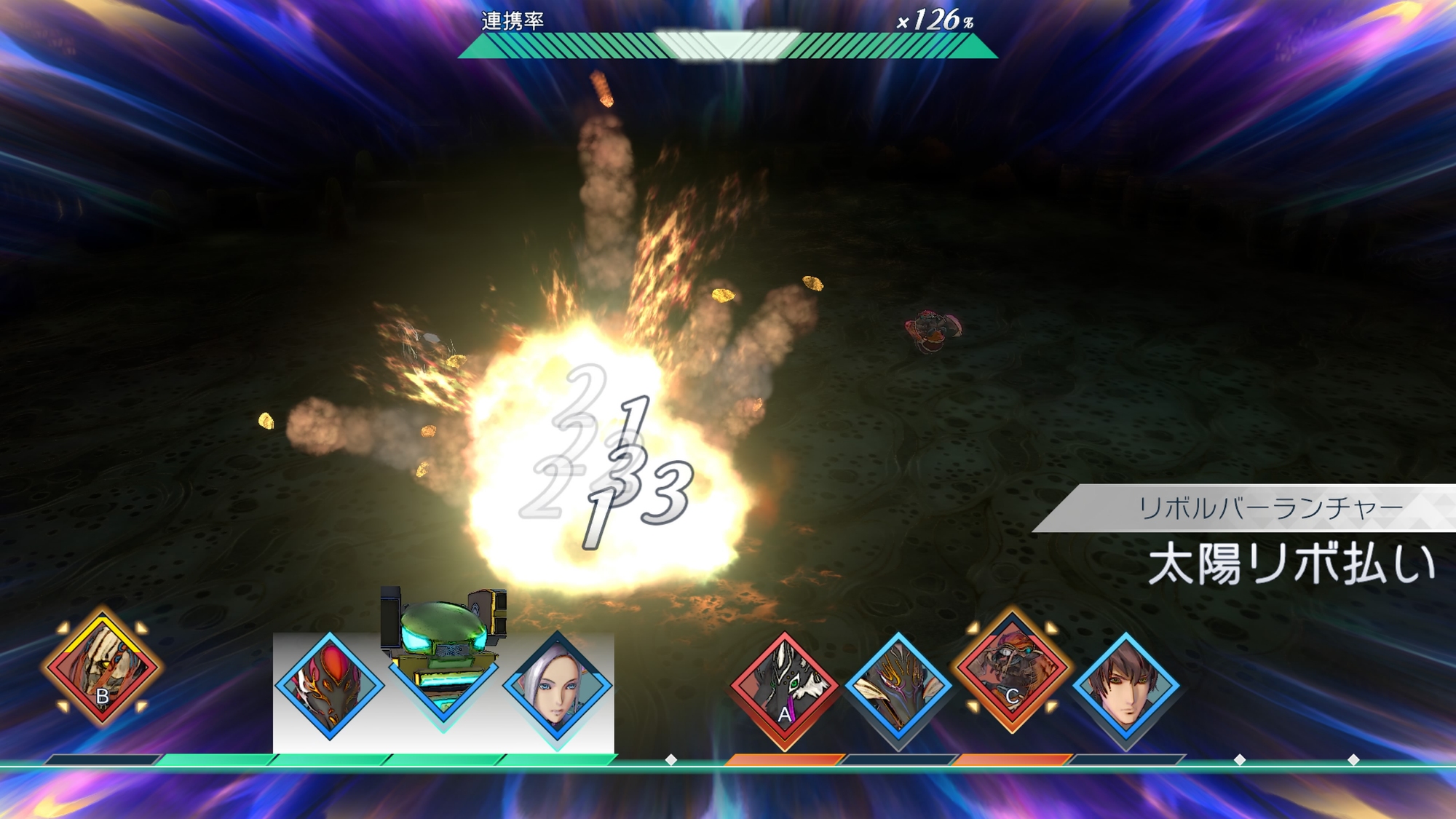Select the red-masked ally portrait
The height and width of the screenshot is (819, 1456).
point(329,686)
